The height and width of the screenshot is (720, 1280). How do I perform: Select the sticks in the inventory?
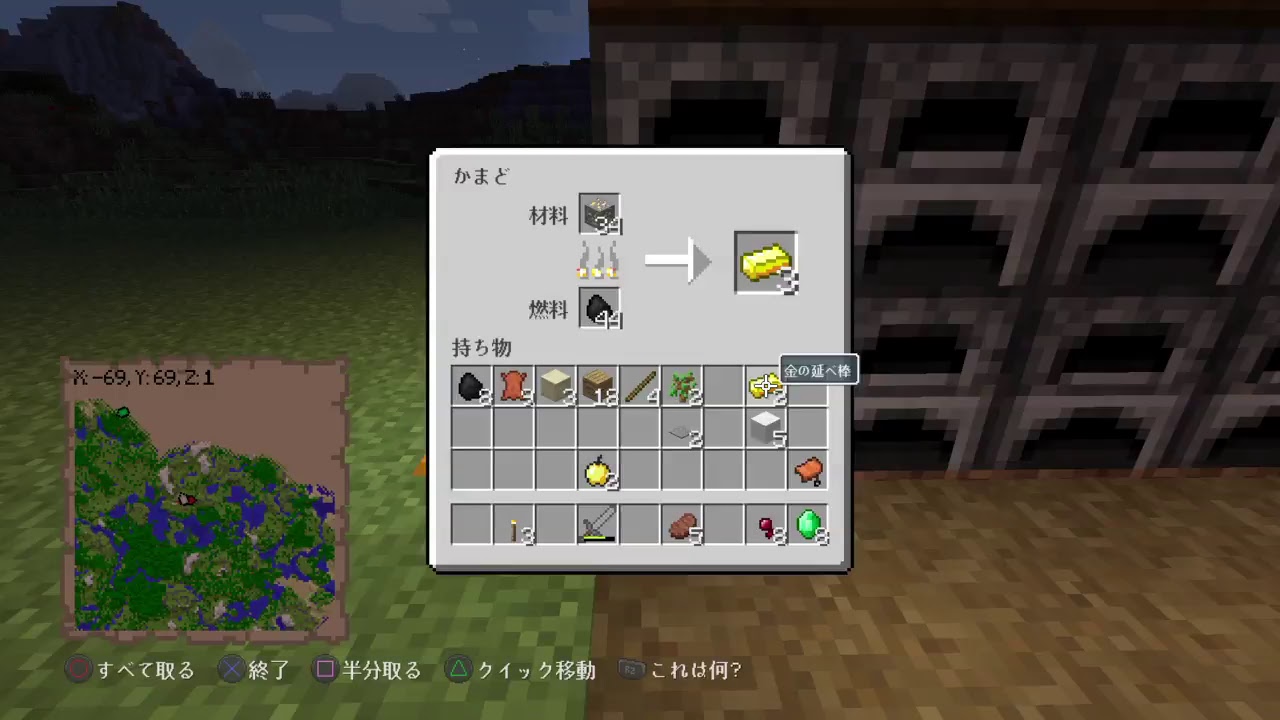[642, 388]
